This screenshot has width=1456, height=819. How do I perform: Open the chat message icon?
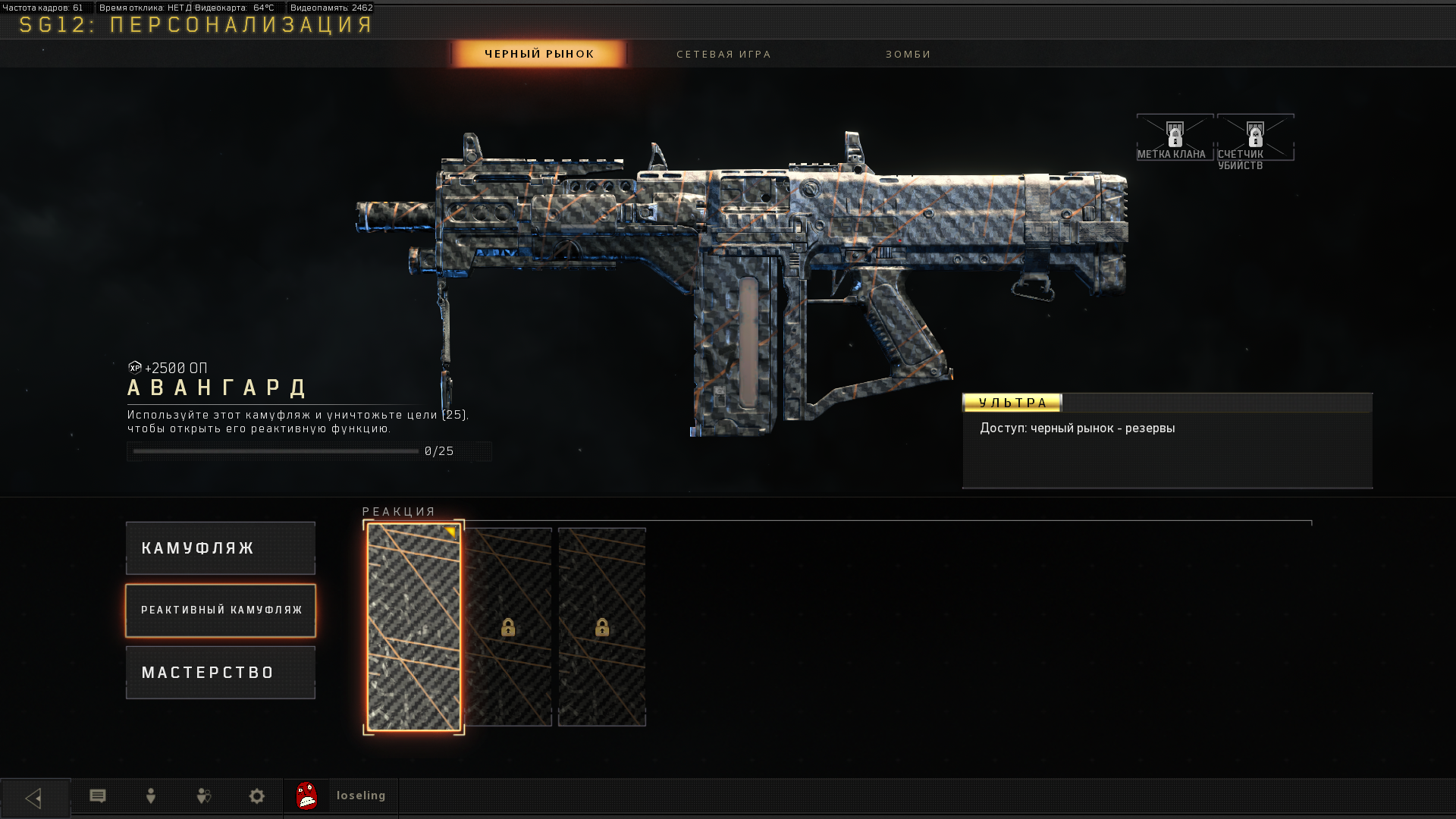[x=98, y=796]
